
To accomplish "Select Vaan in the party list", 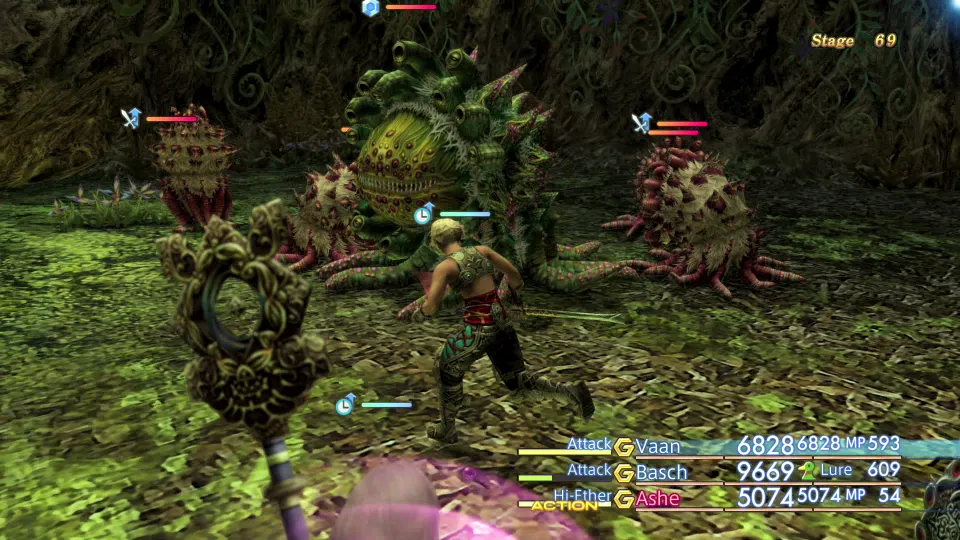I will click(658, 446).
